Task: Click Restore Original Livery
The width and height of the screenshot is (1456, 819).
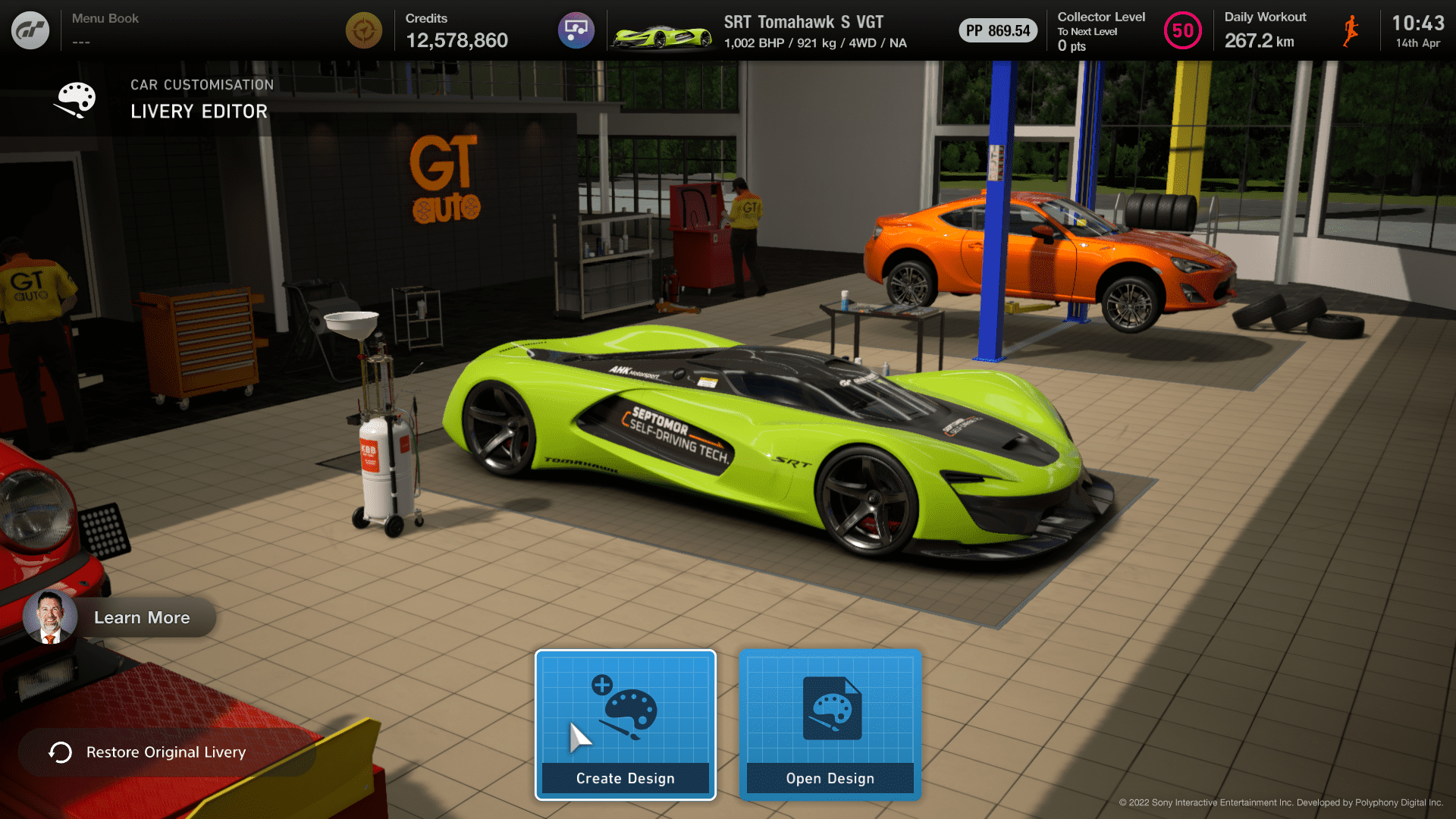Action: click(166, 752)
